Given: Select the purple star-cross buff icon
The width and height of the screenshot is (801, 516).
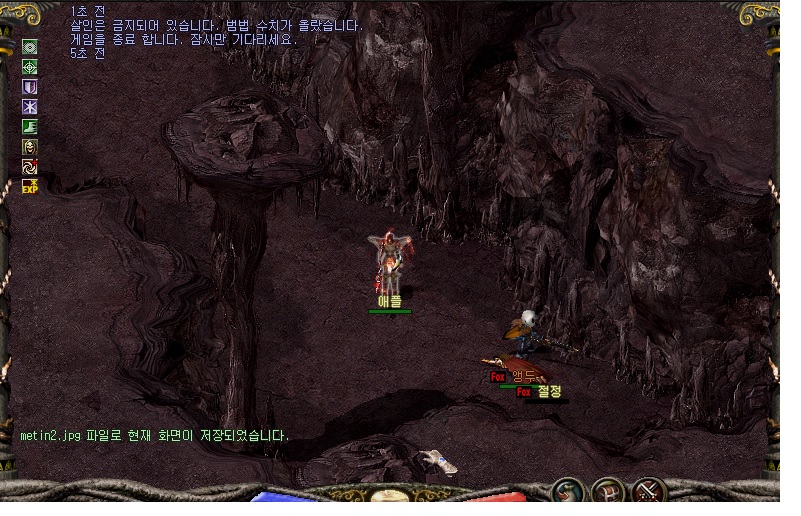Looking at the screenshot, I should click(x=30, y=107).
